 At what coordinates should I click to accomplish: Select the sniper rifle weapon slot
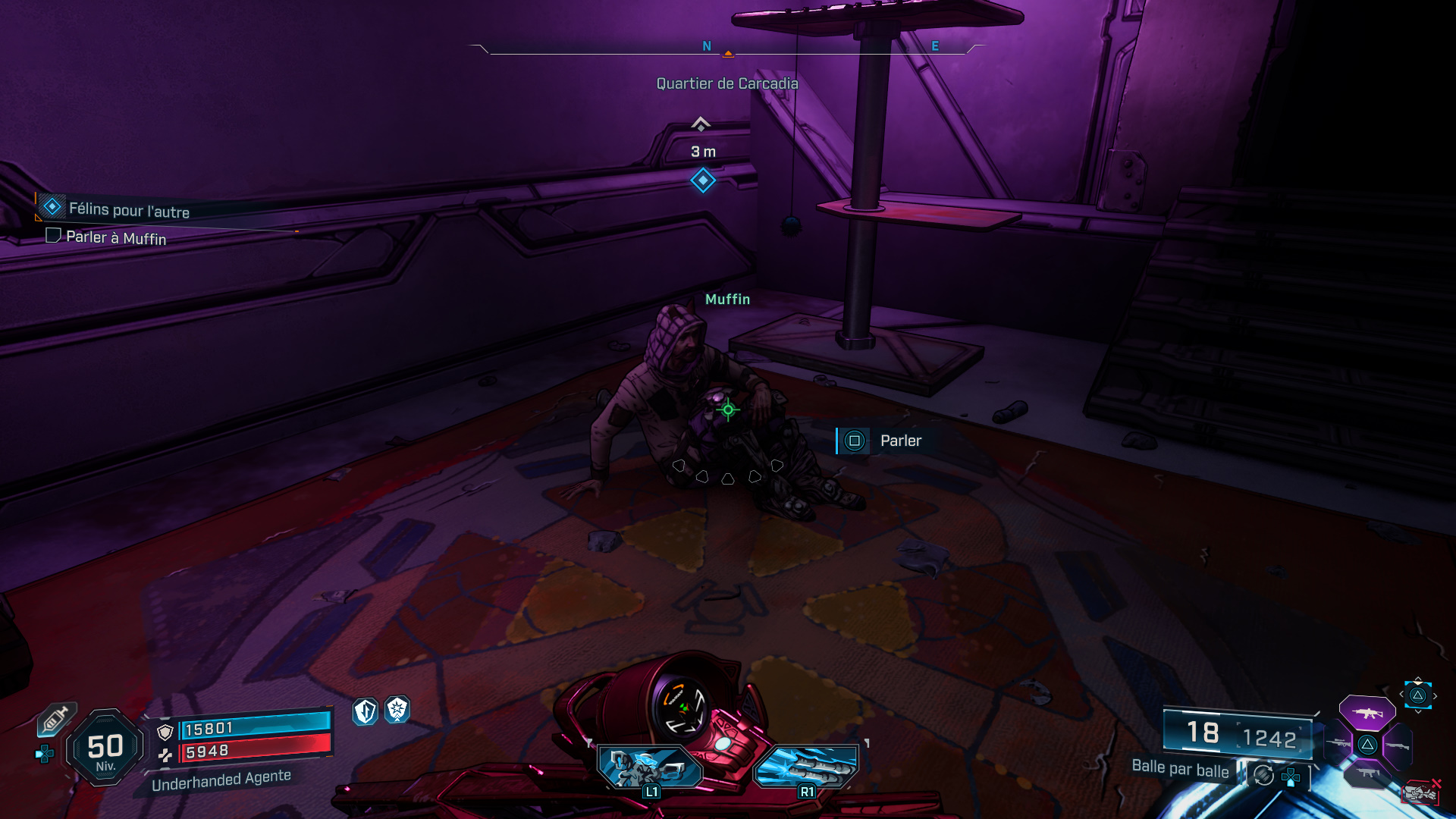tap(1338, 743)
